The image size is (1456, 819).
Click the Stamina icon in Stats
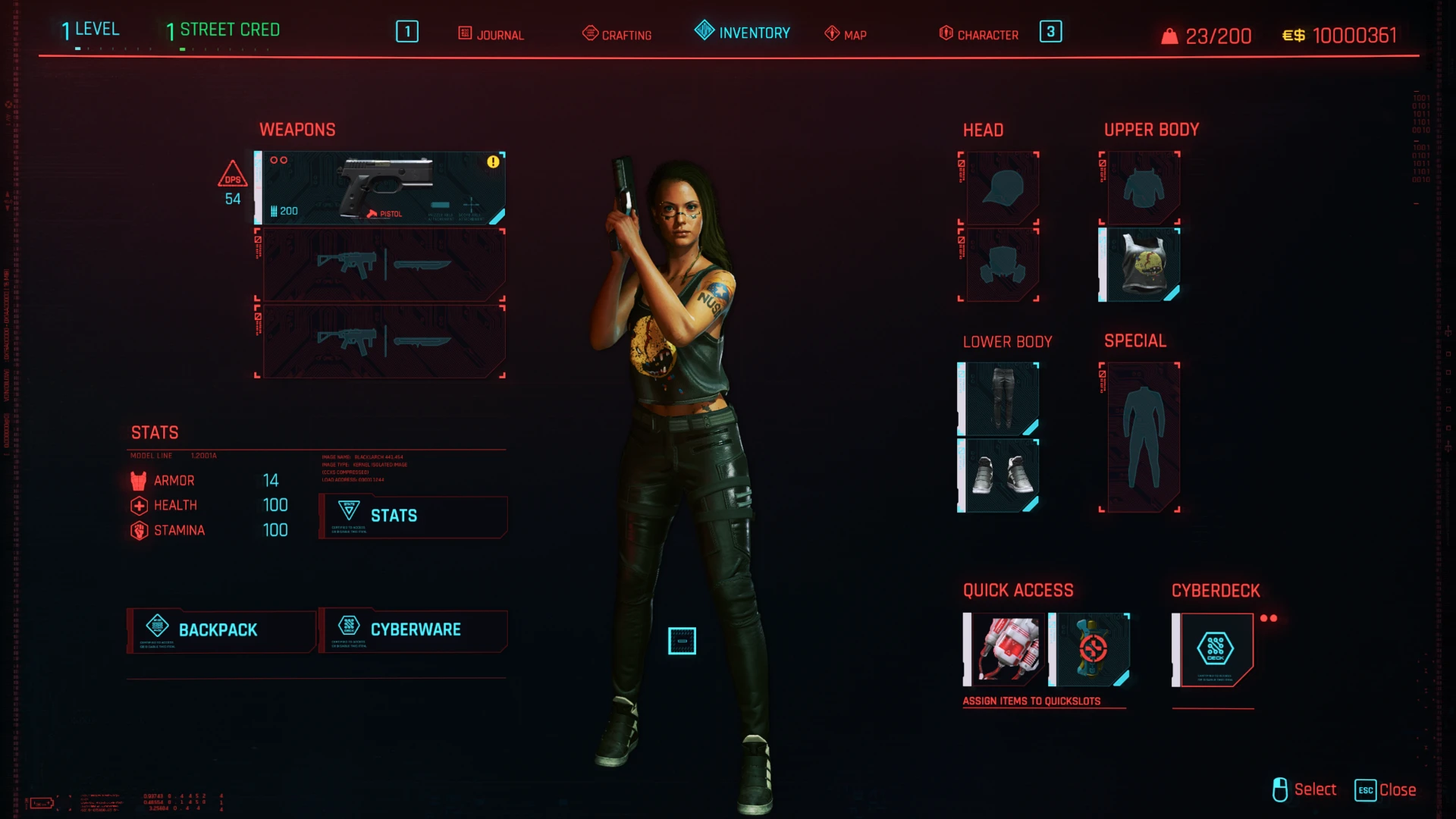coord(139,530)
